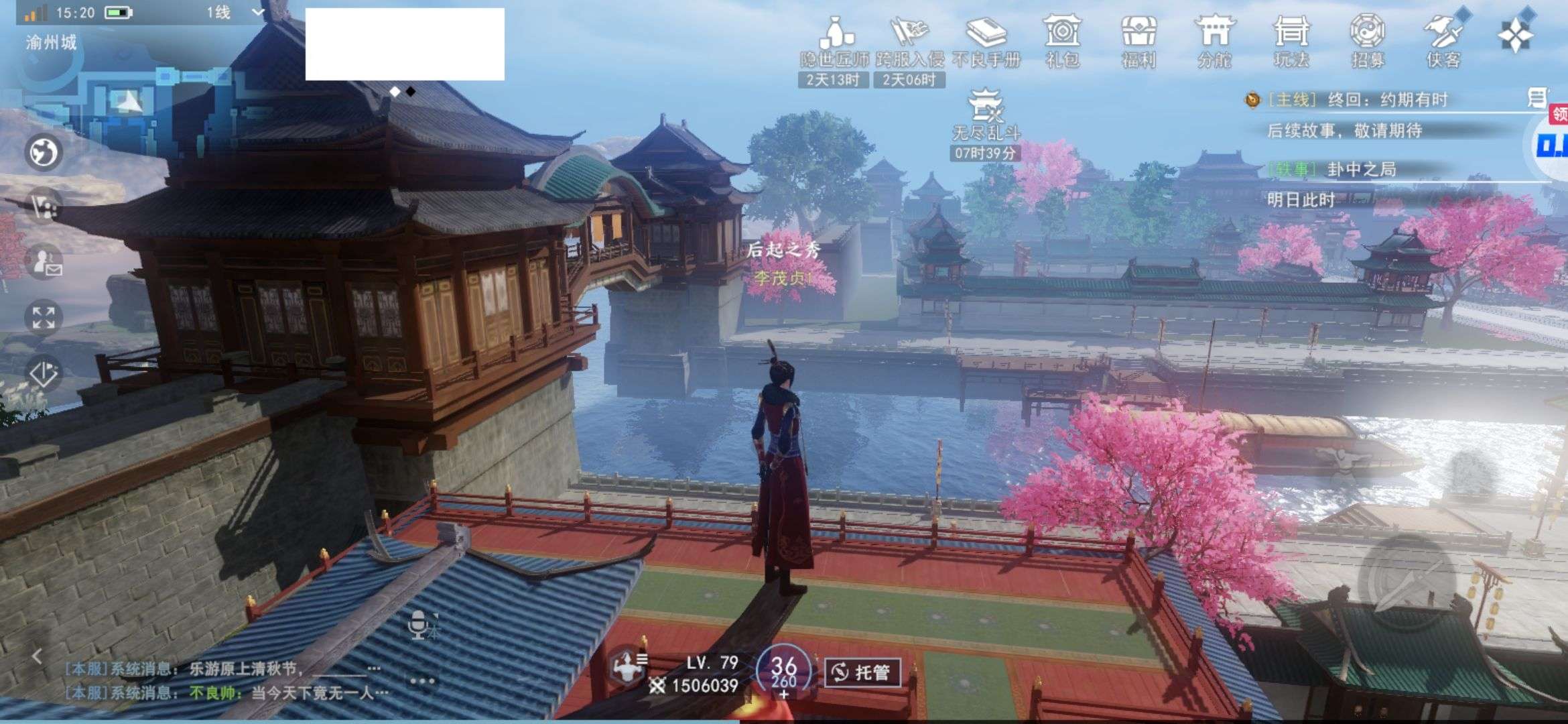The image size is (1568, 724).
Task: Open the 不良手册 handbook
Action: (986, 42)
